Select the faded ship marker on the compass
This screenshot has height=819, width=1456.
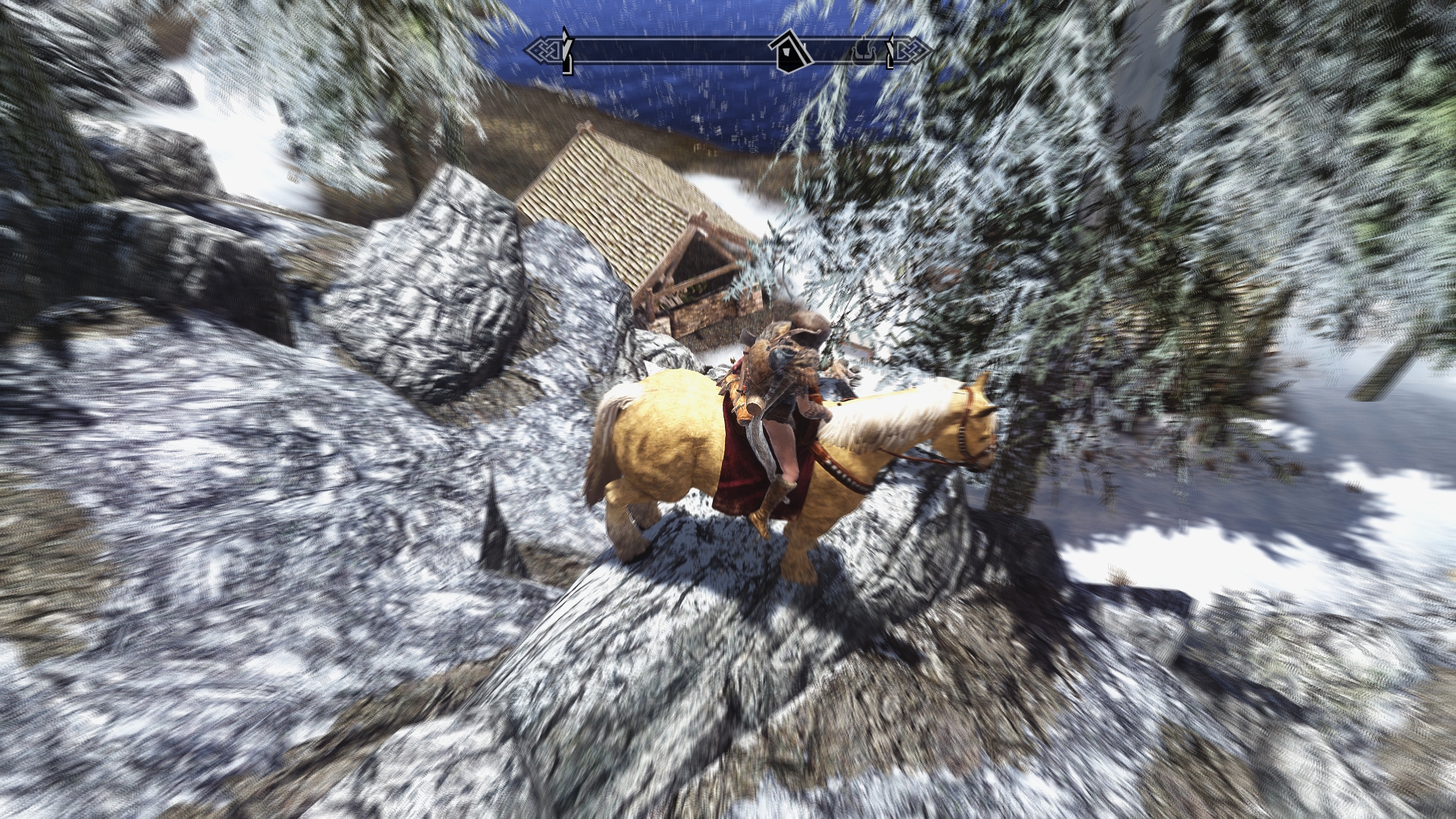click(863, 52)
